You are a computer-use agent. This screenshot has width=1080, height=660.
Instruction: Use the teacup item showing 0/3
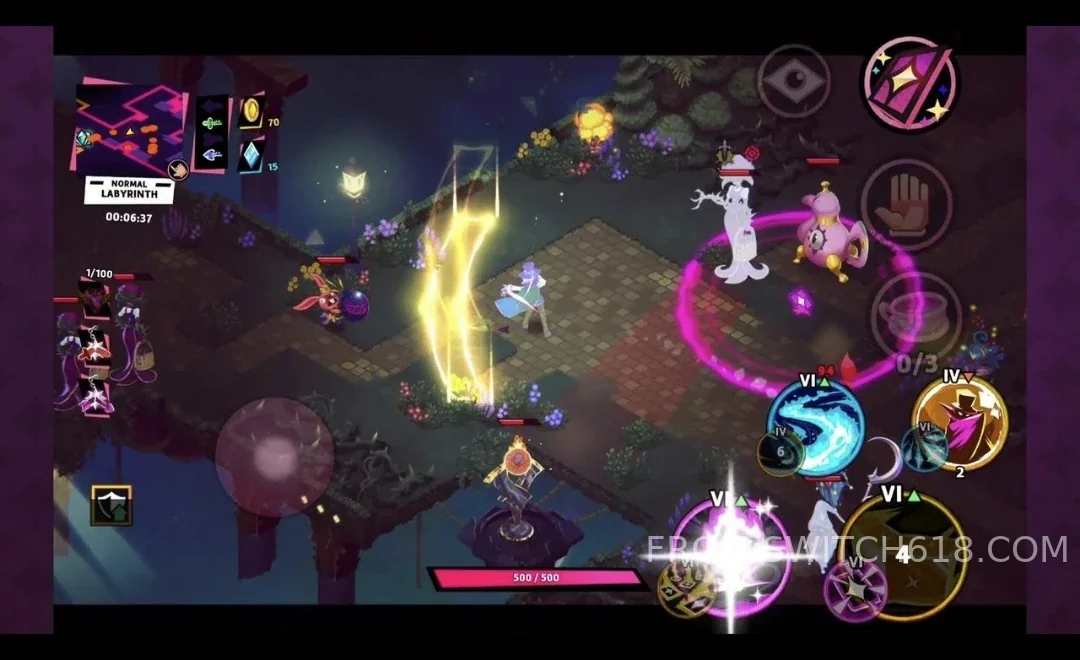point(915,317)
